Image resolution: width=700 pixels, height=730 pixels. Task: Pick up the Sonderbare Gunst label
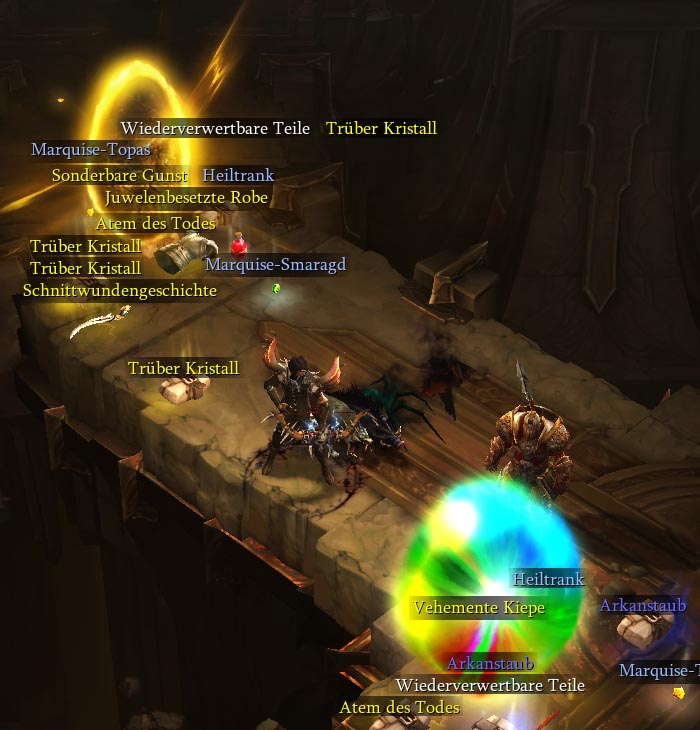coord(120,176)
